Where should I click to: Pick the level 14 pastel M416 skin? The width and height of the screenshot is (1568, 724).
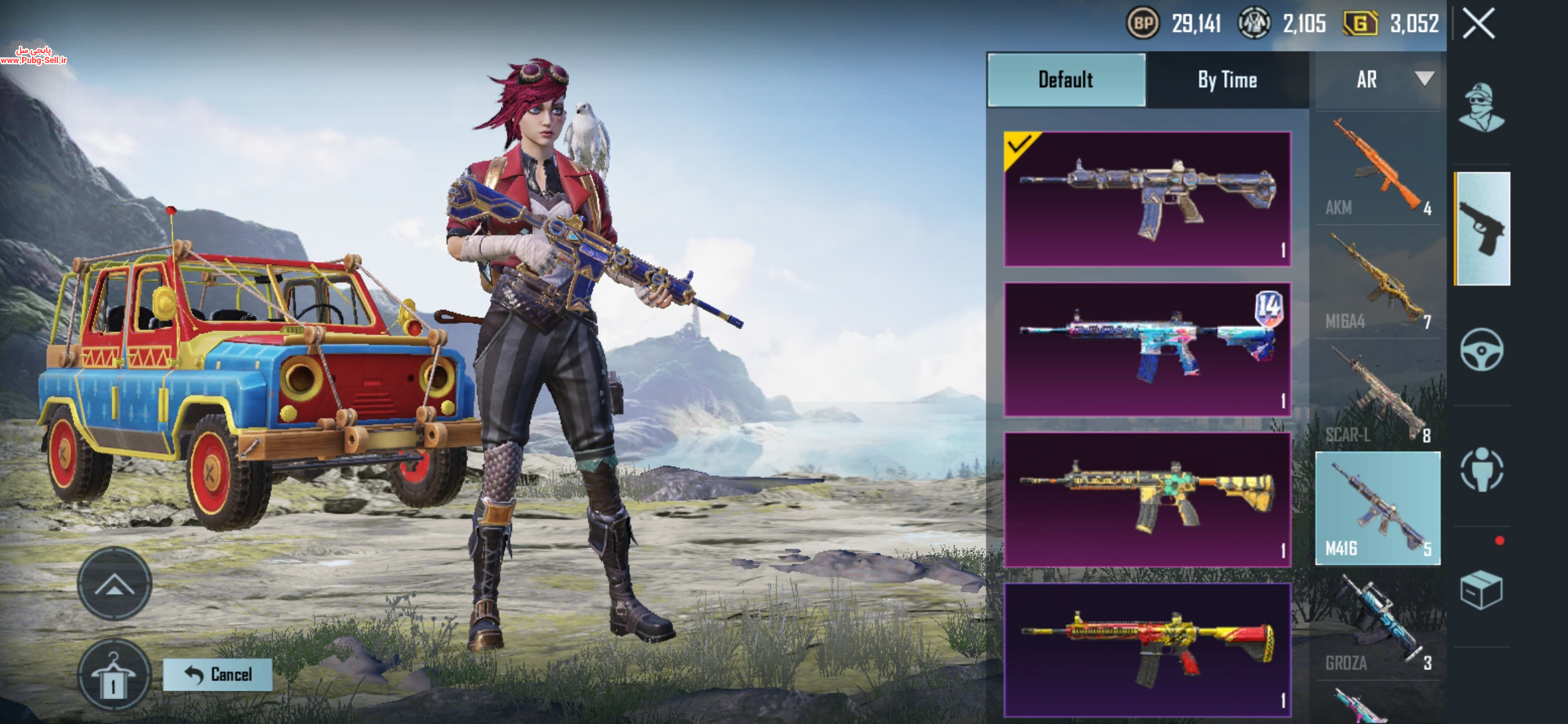click(x=1147, y=349)
